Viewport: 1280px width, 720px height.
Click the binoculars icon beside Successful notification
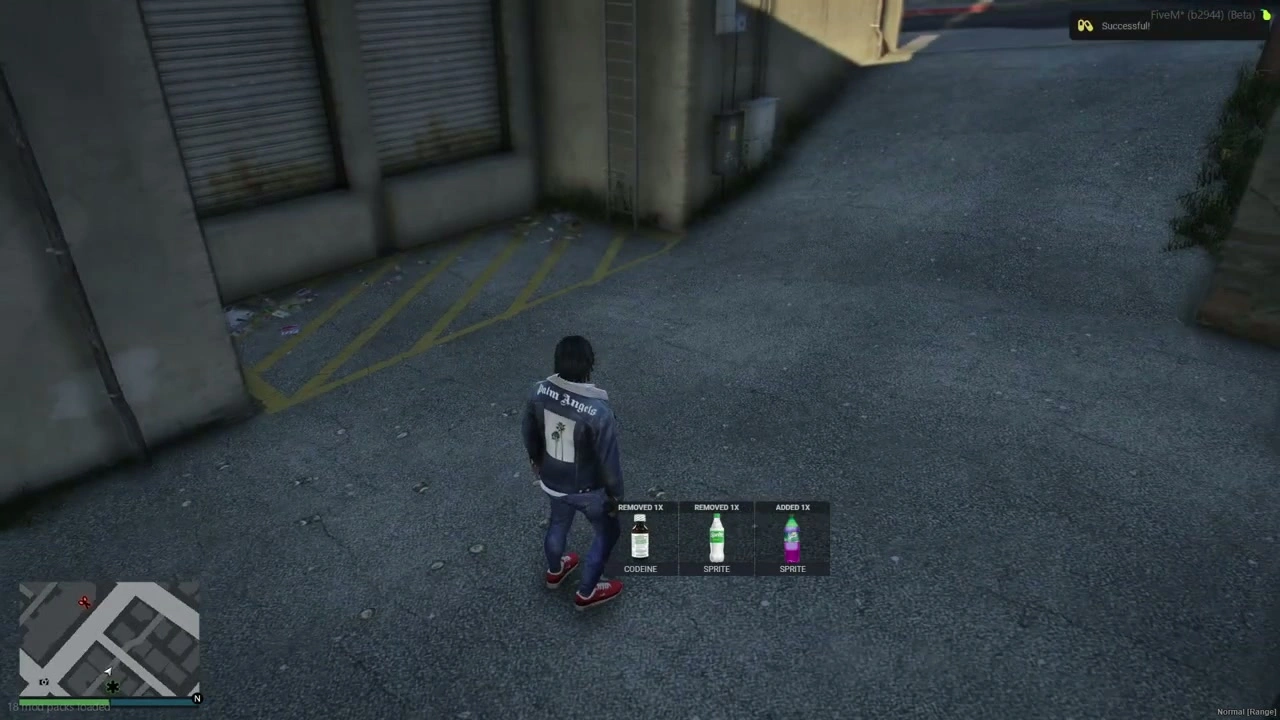pyautogui.click(x=1085, y=25)
